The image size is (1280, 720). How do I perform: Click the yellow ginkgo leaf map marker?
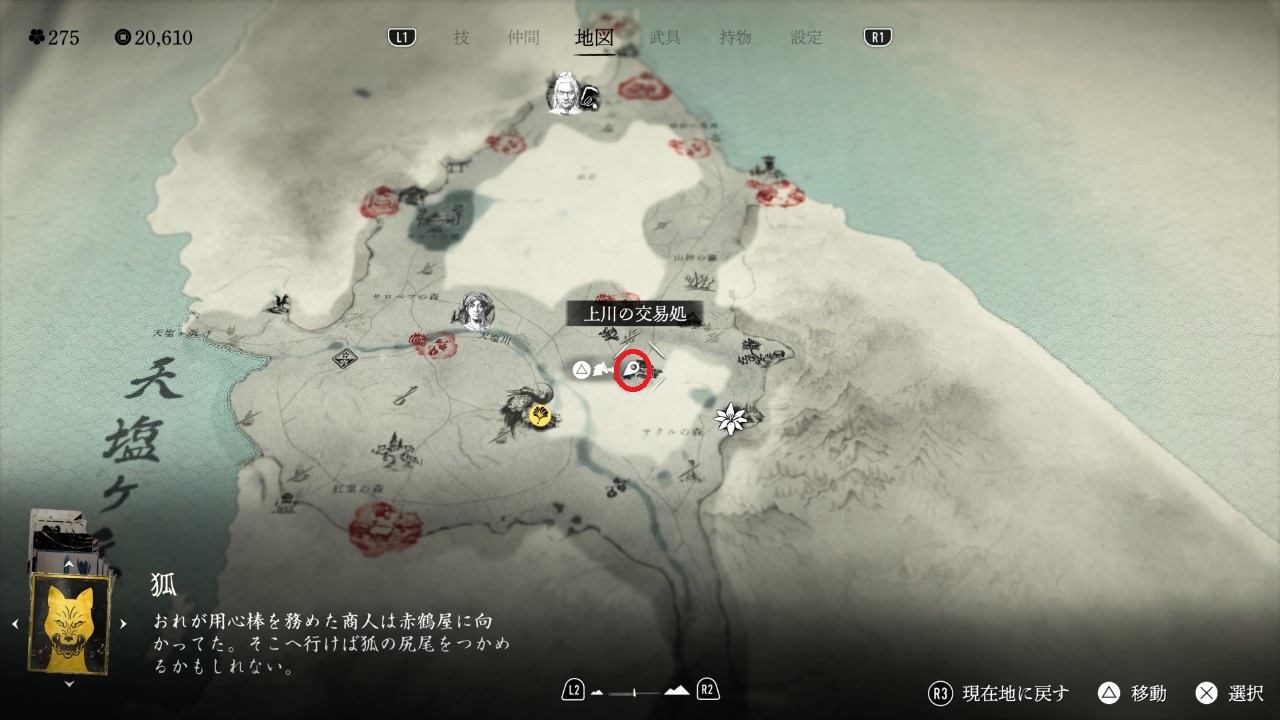tap(541, 414)
